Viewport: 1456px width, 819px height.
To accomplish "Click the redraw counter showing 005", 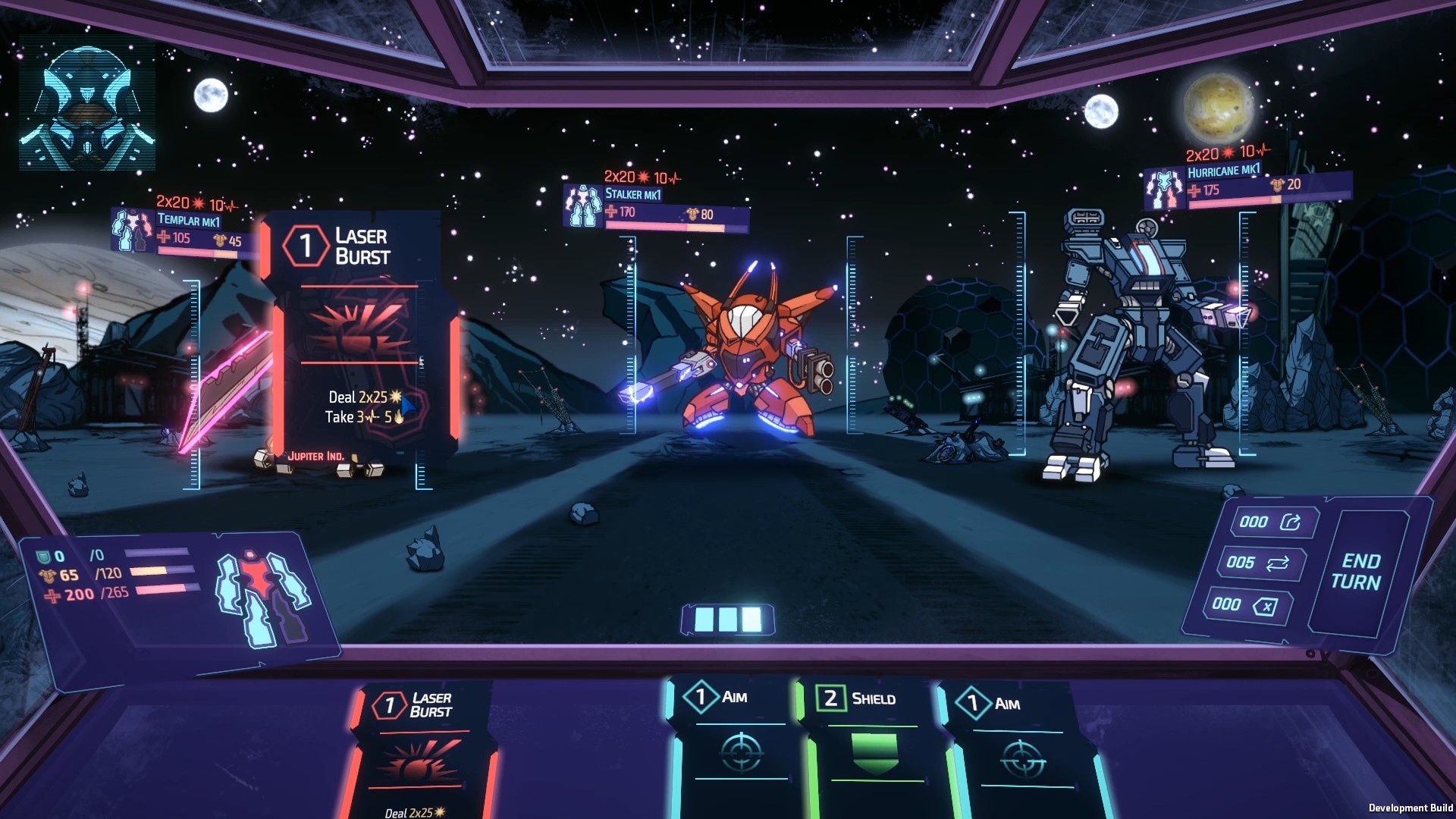I will click(x=1261, y=565).
